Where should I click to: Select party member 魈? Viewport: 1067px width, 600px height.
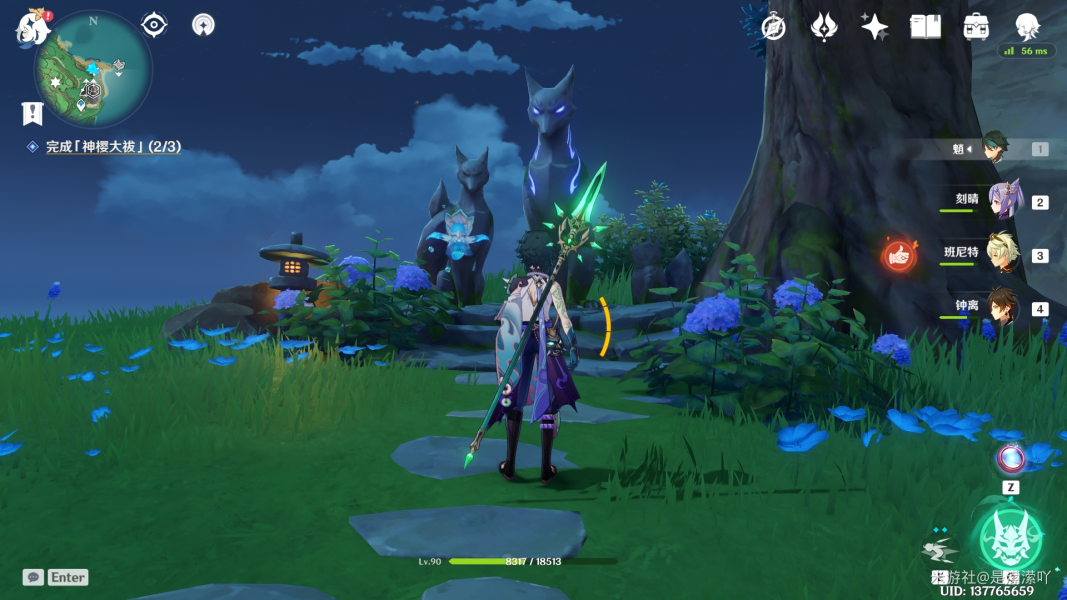coord(996,148)
